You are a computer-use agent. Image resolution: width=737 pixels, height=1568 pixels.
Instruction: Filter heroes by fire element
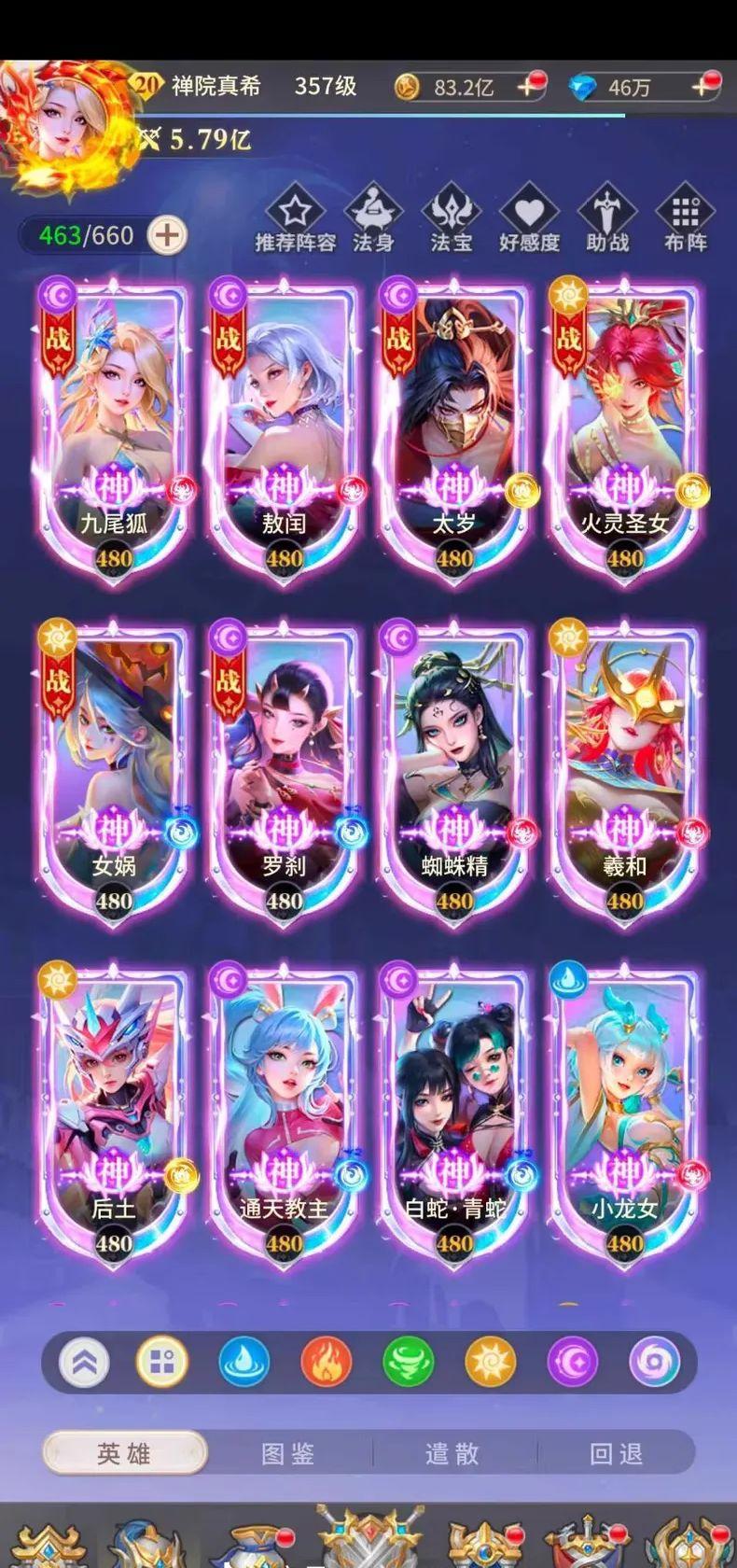[326, 1362]
